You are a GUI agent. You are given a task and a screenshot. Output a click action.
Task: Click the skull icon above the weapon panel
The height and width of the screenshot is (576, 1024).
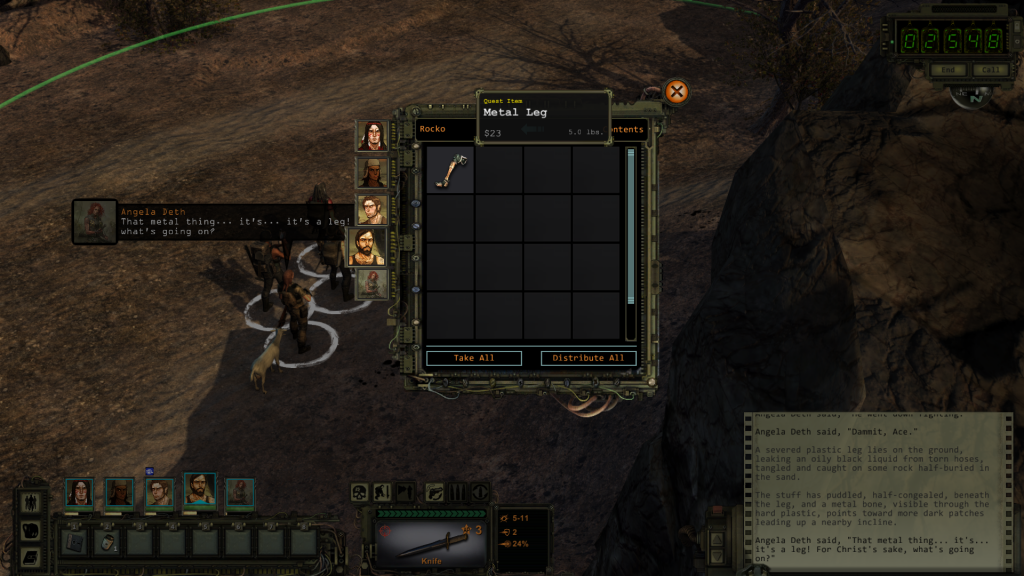[359, 492]
